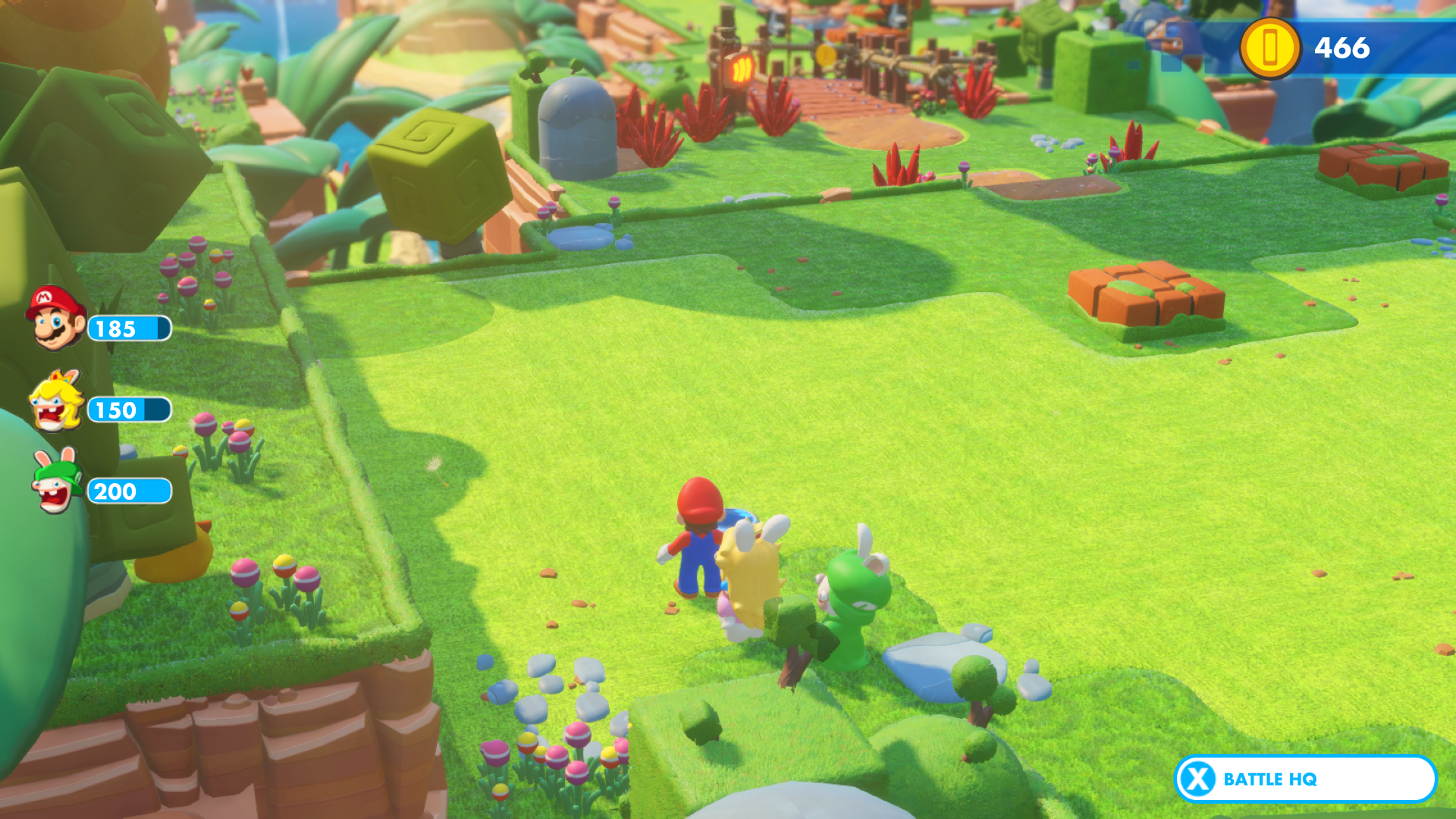Click the gold coin icon near the counter
The image size is (1456, 819).
tap(1269, 49)
